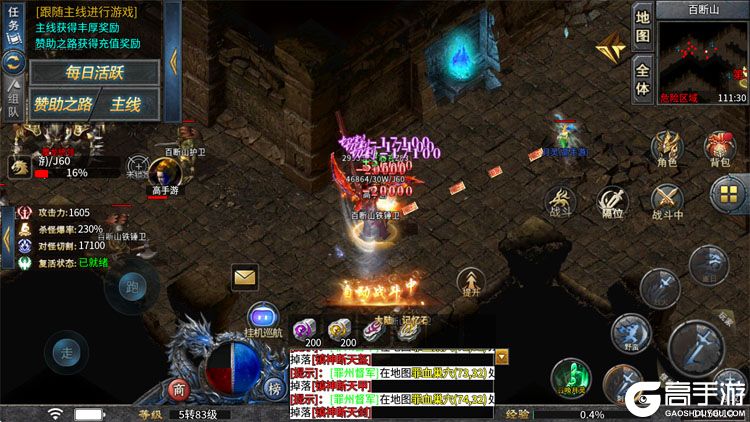Switch to the 任务 quest tab

[x=14, y=26]
